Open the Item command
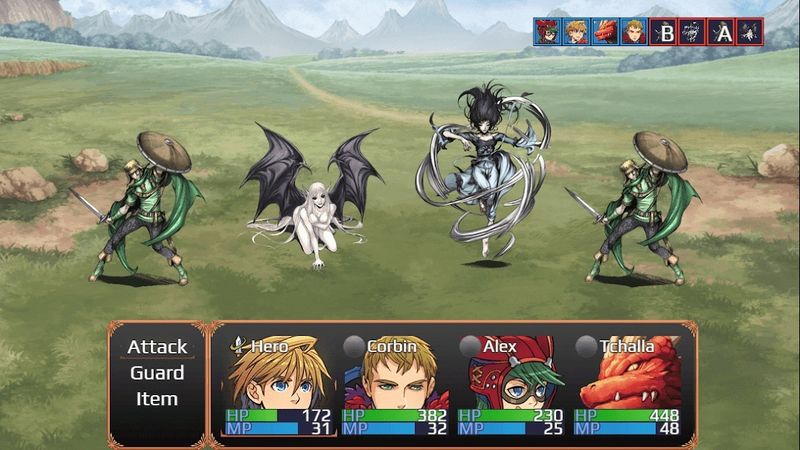800x450 pixels. (x=157, y=399)
